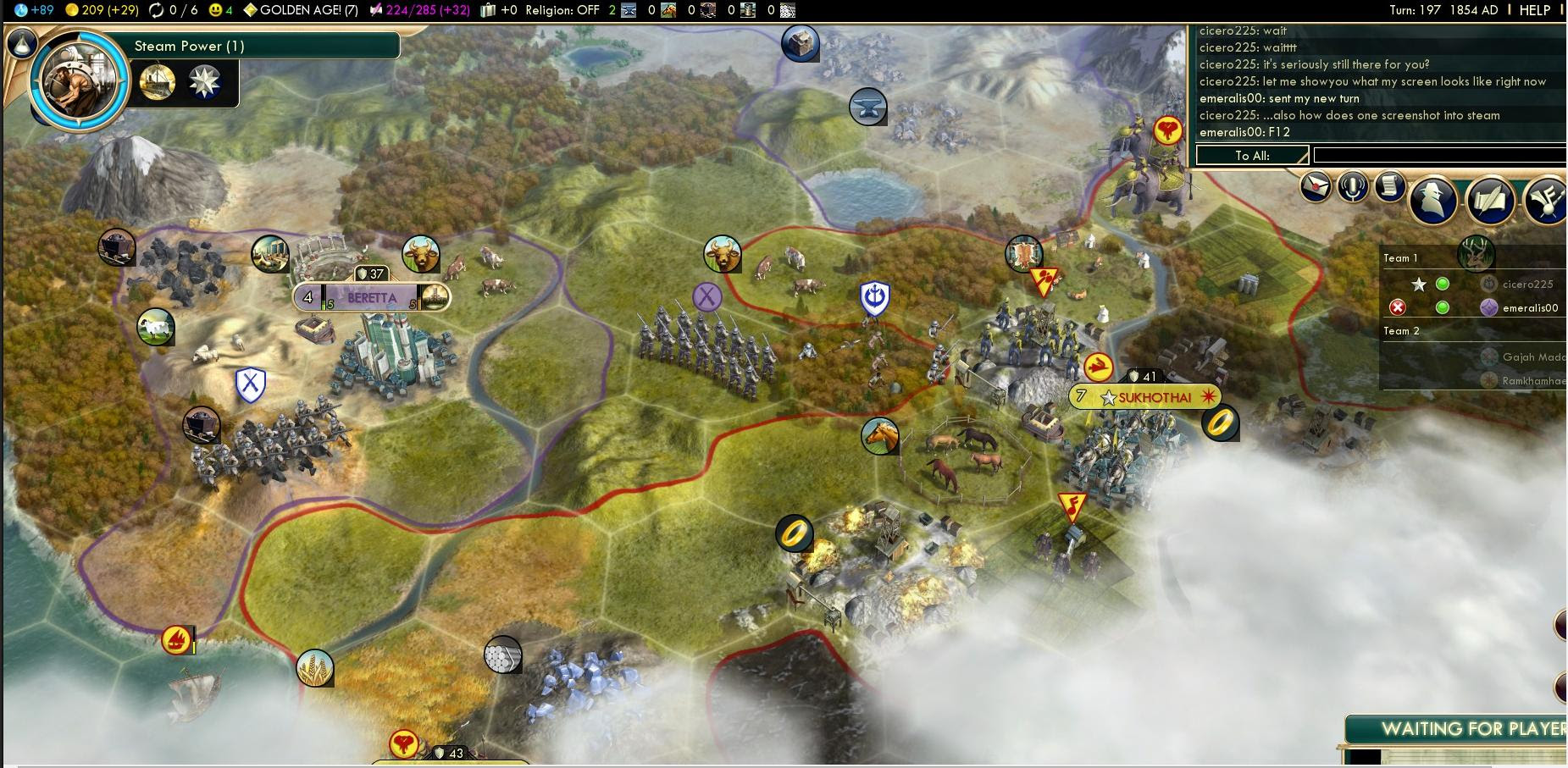The width and height of the screenshot is (1568, 768).
Task: Expand the Team 2 section
Action: click(x=1399, y=331)
